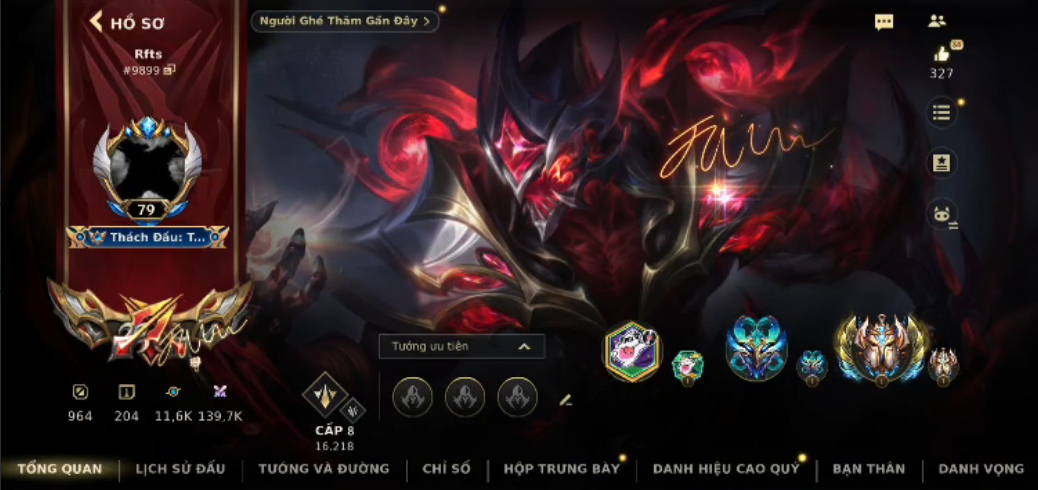Open the Người Ghé Thăm Gần Đây list
The image size is (1038, 490).
(x=345, y=21)
